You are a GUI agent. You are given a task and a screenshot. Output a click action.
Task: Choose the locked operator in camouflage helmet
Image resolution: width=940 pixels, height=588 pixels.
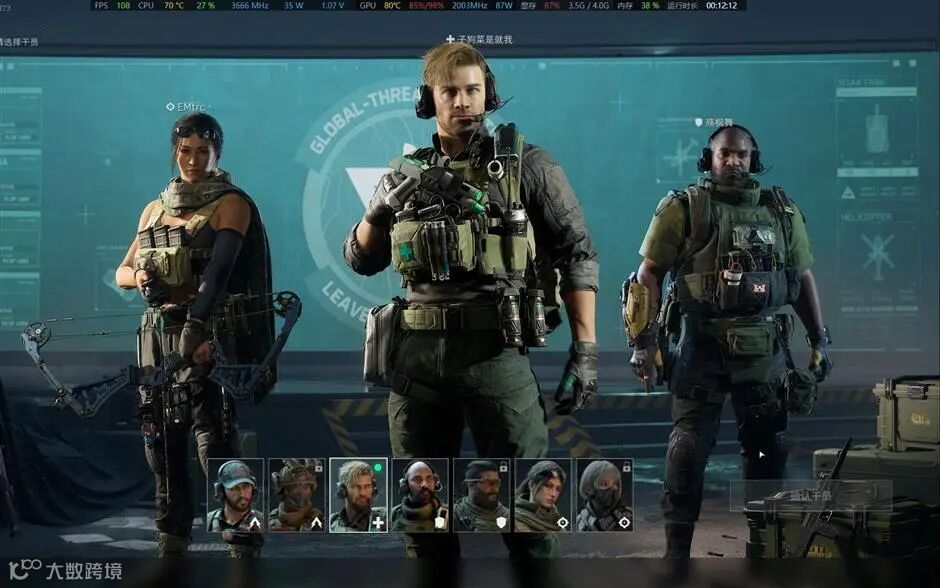point(297,495)
